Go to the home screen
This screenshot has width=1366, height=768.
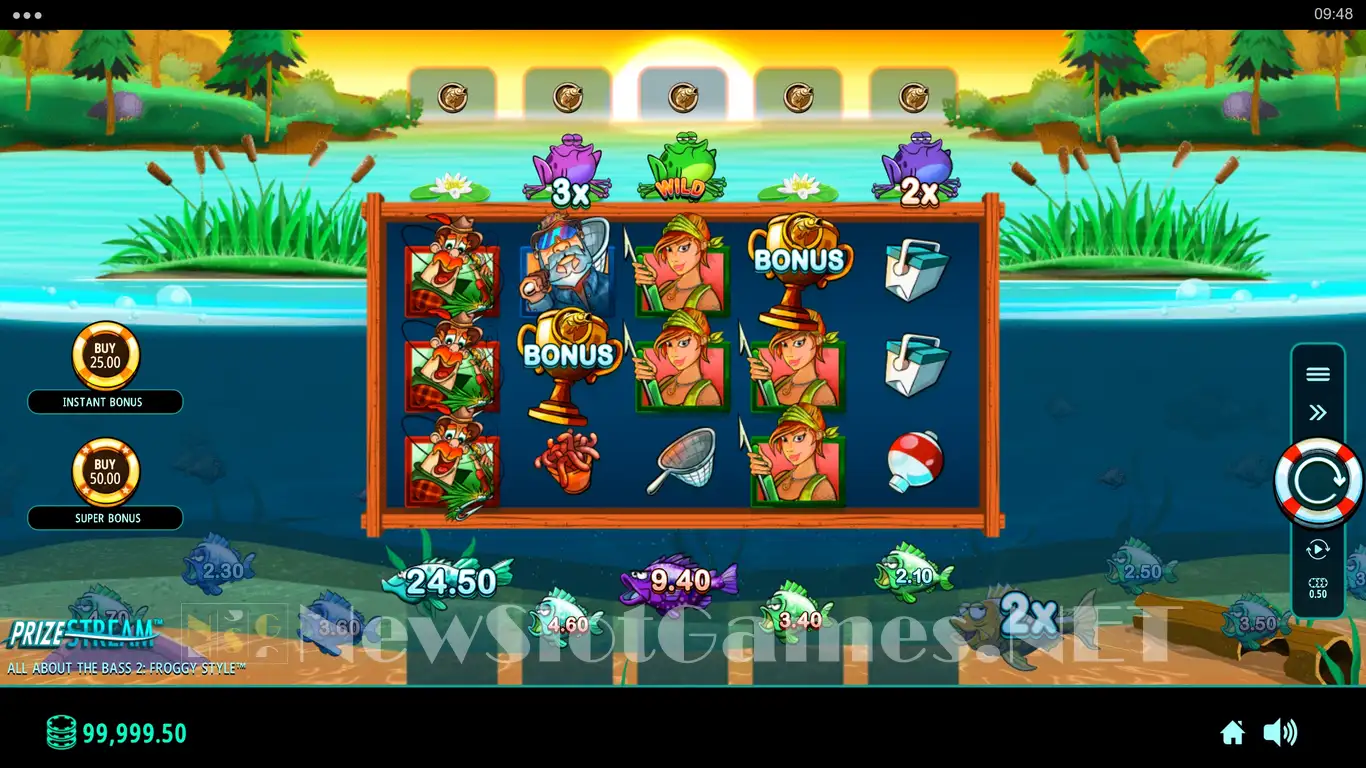coord(1232,733)
